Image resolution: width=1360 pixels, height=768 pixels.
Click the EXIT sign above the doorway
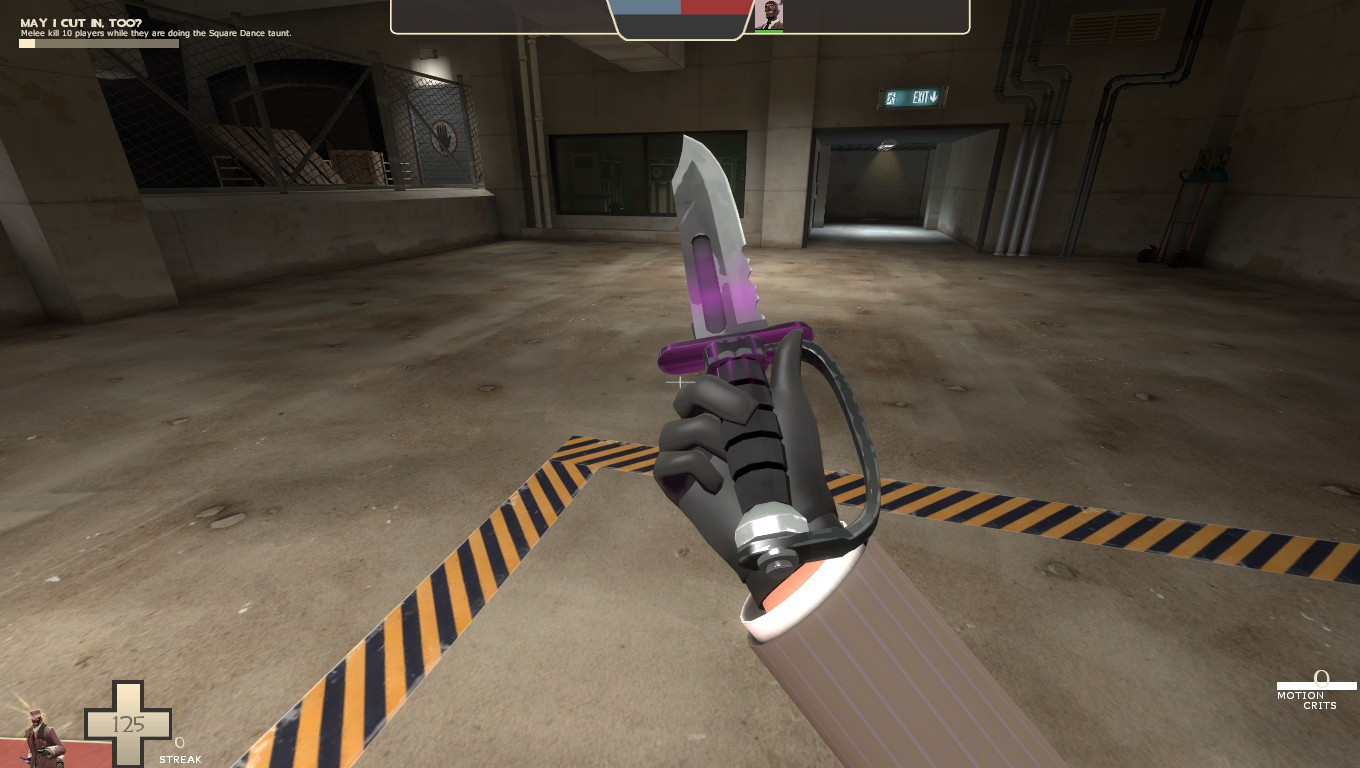[912, 97]
